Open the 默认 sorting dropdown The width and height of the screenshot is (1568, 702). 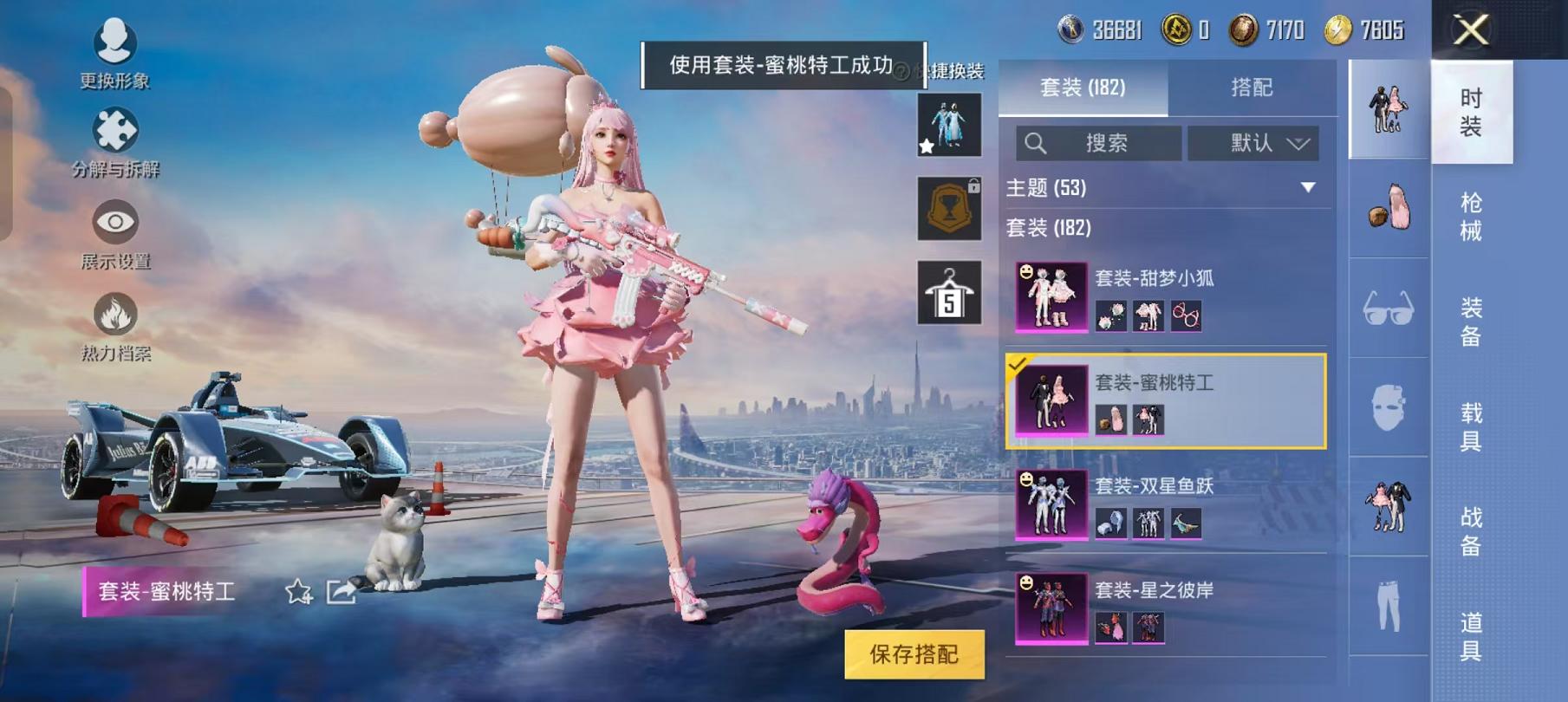pos(1254,144)
